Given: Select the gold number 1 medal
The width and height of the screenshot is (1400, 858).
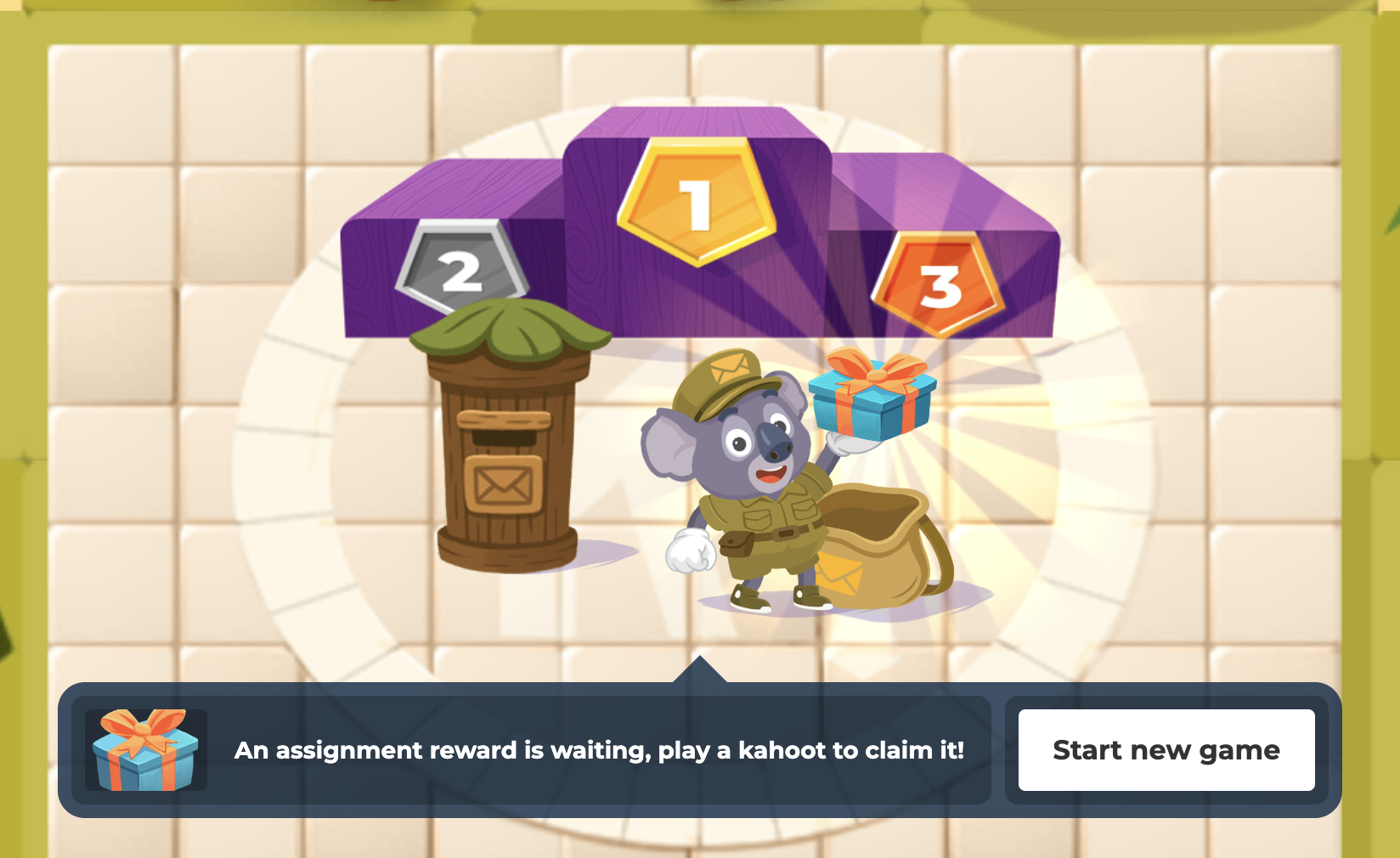Looking at the screenshot, I should pyautogui.click(x=698, y=203).
